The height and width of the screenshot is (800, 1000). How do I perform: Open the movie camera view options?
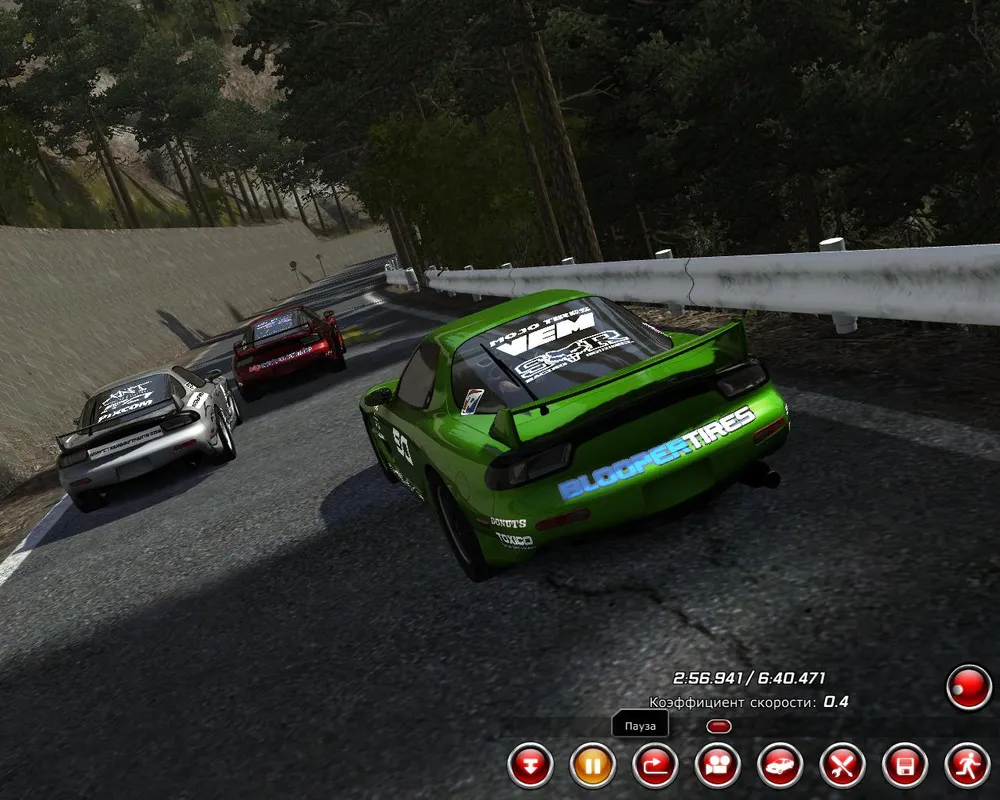pyautogui.click(x=718, y=767)
